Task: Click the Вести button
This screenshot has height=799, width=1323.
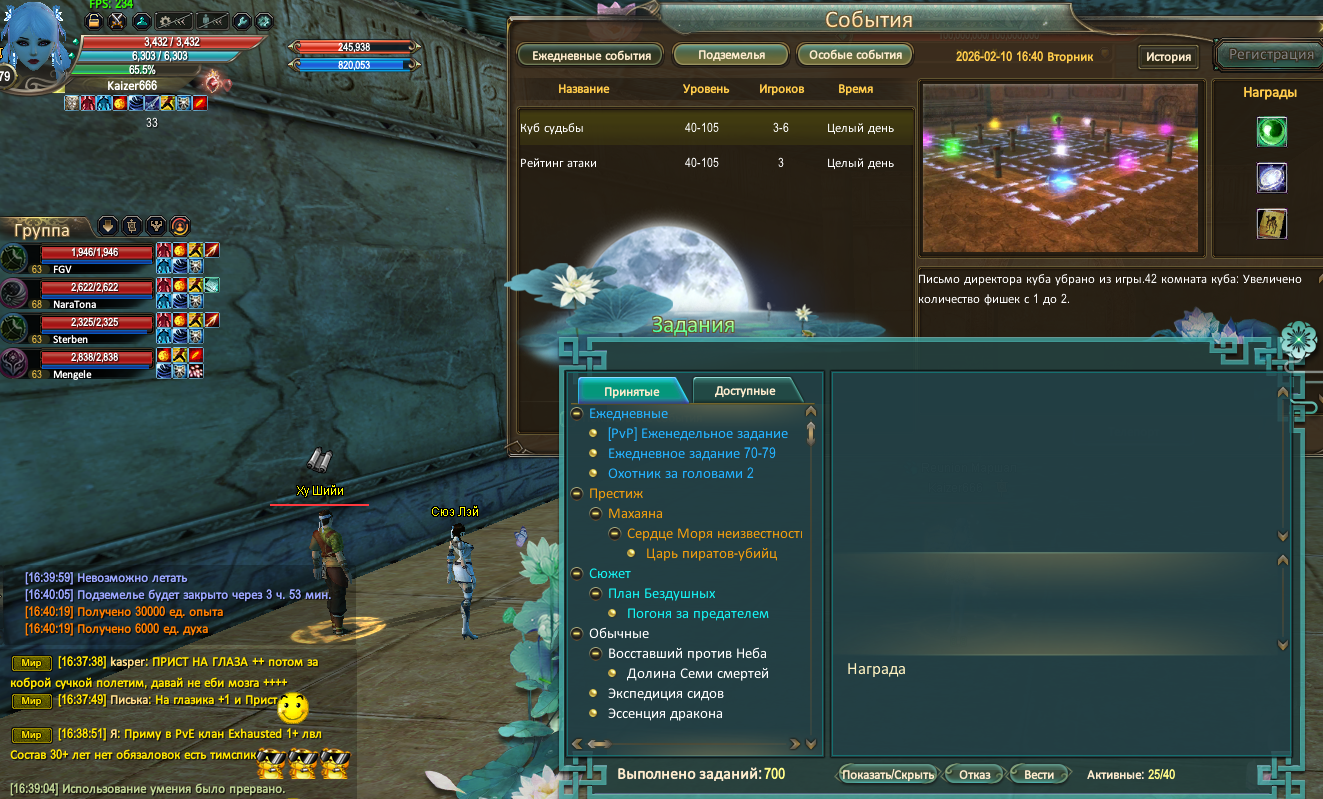Action: point(1039,775)
